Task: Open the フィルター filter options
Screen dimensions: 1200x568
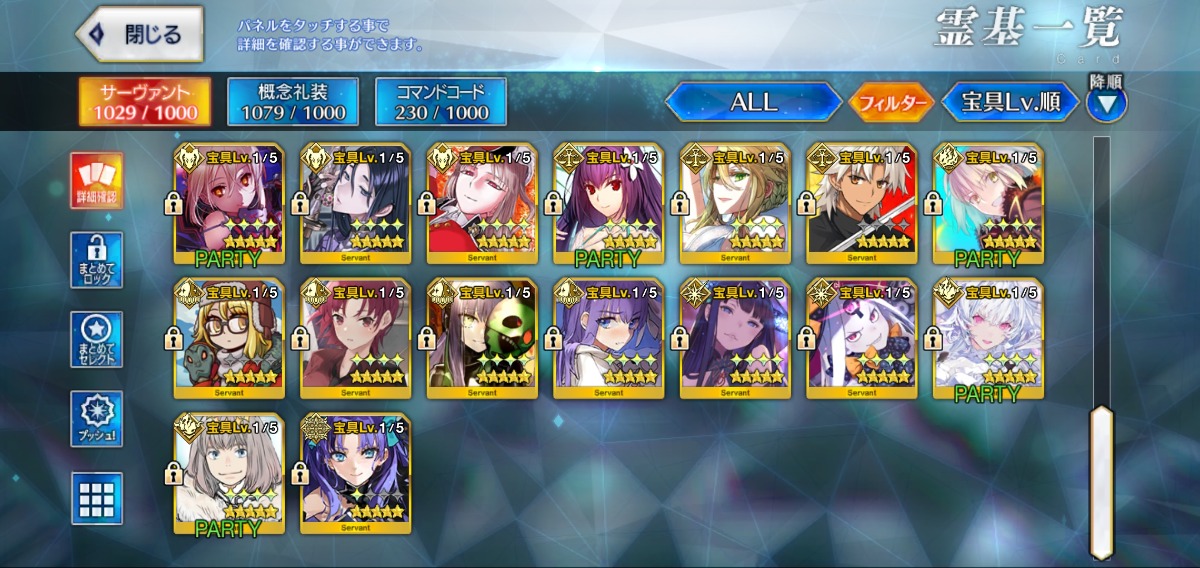Action: pyautogui.click(x=891, y=102)
